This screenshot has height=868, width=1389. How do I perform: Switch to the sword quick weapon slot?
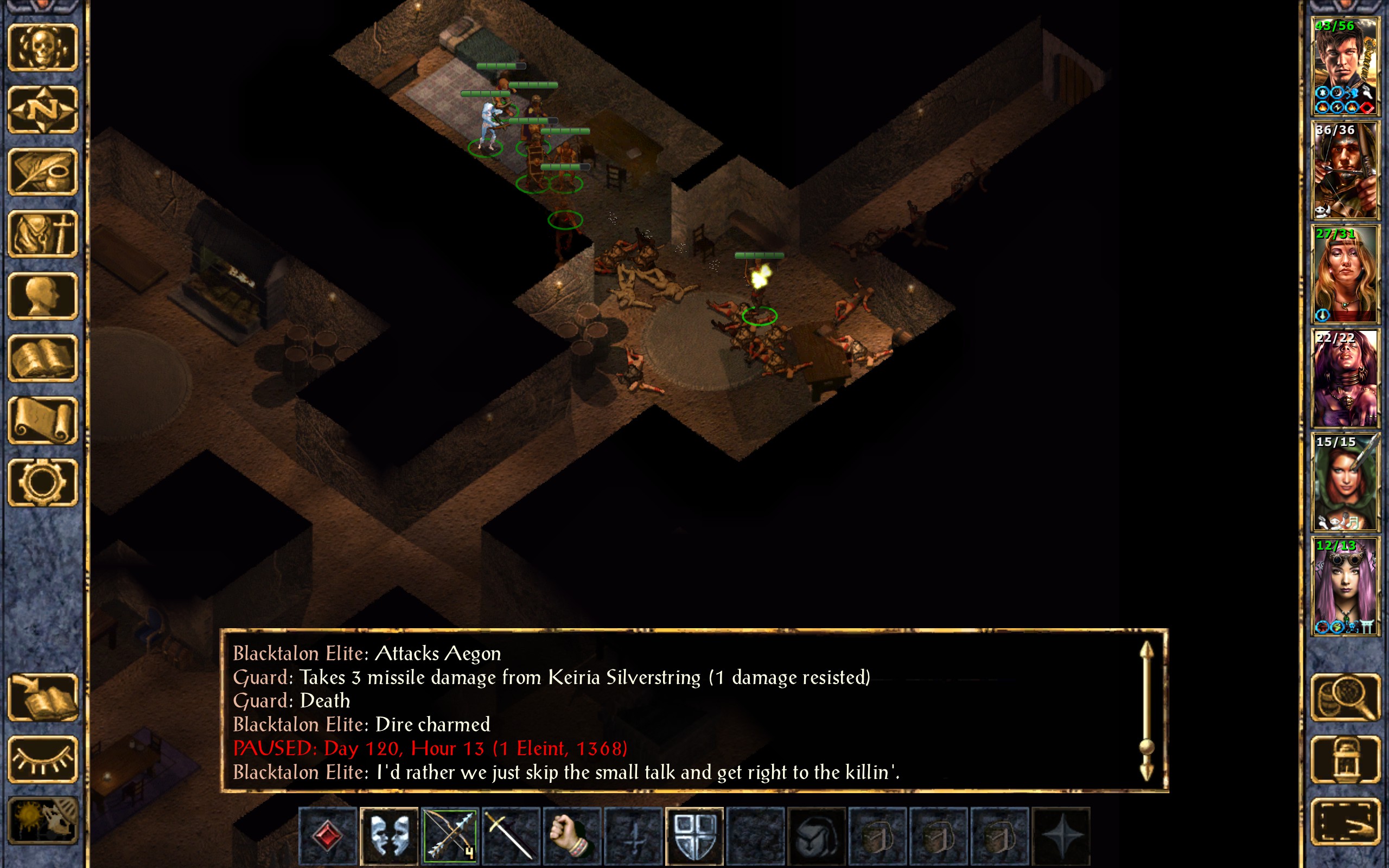(x=511, y=835)
